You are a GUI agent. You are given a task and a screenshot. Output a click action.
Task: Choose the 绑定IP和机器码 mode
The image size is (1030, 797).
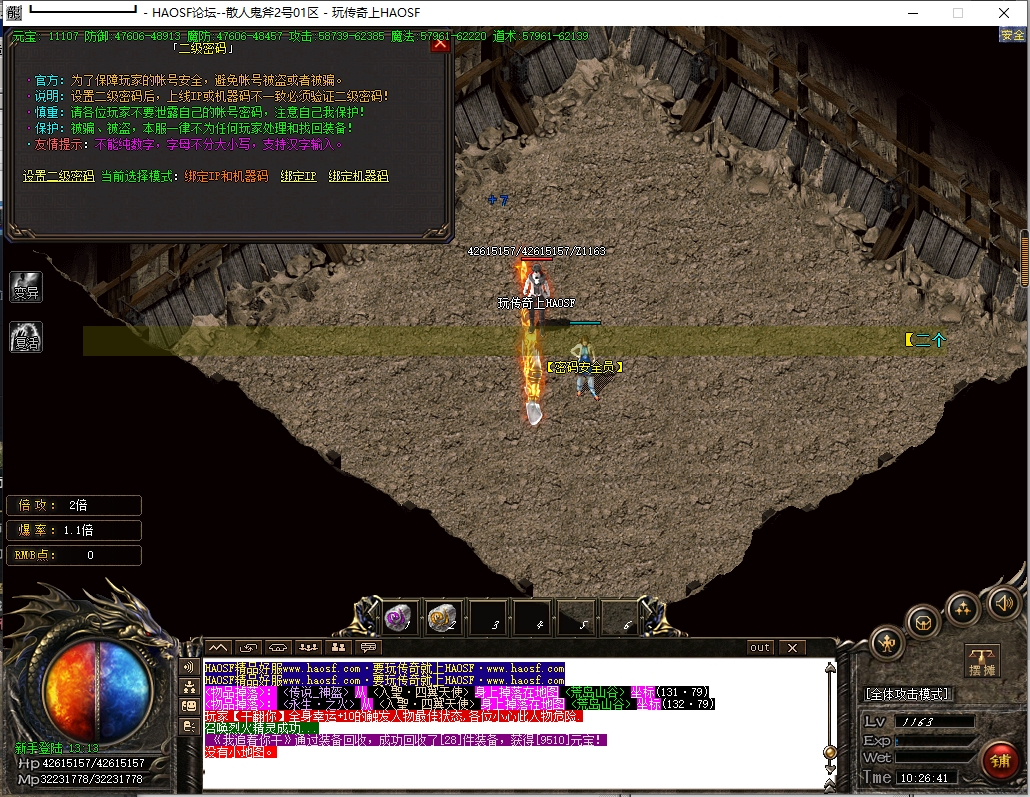[226, 176]
